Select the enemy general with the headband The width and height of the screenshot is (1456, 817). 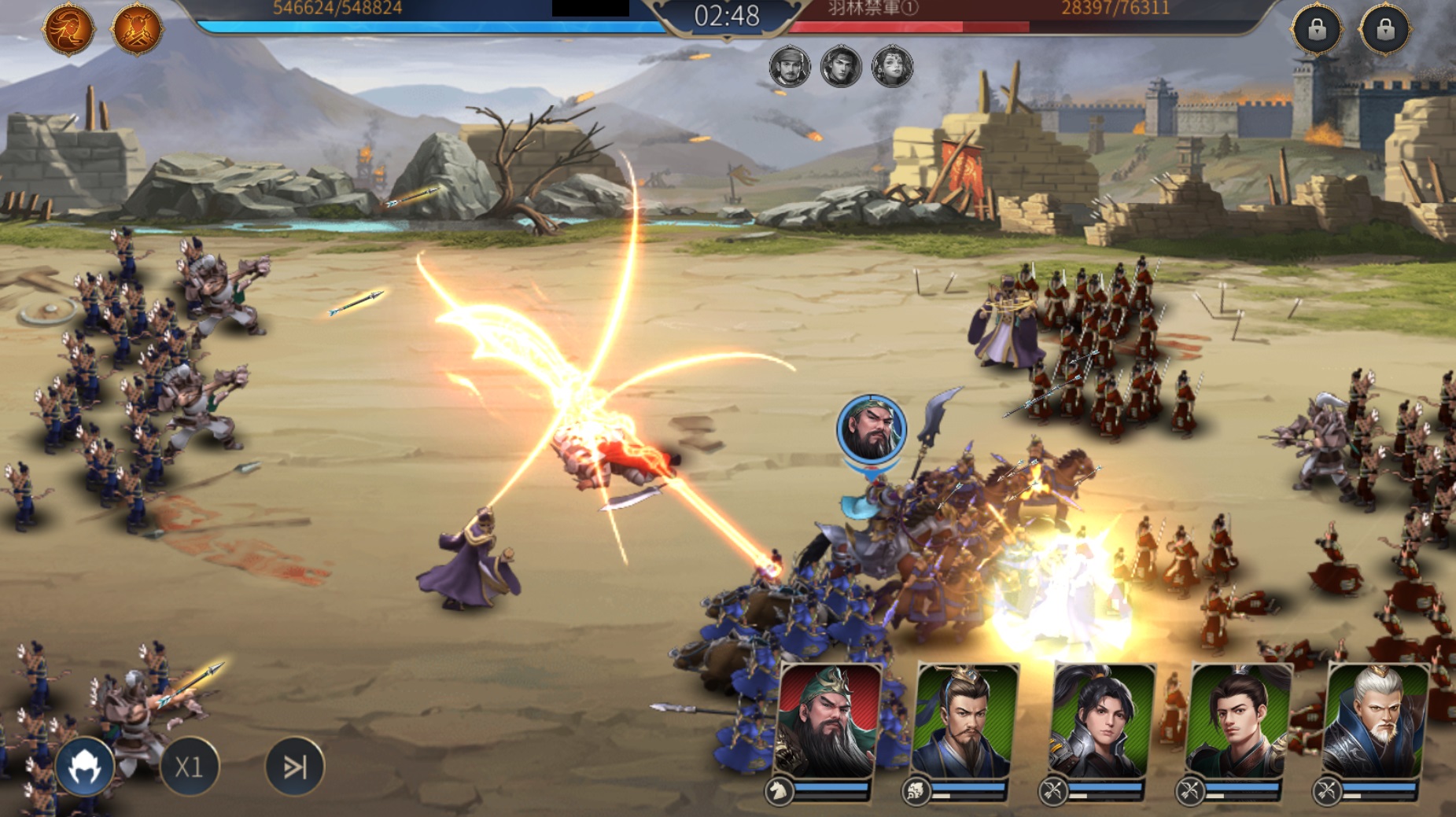[x=840, y=66]
